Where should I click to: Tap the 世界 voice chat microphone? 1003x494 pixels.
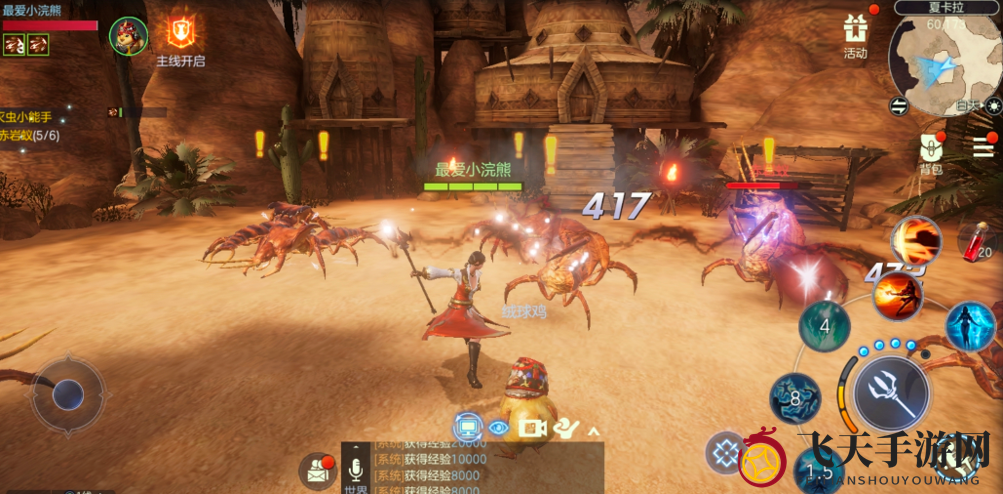(355, 471)
